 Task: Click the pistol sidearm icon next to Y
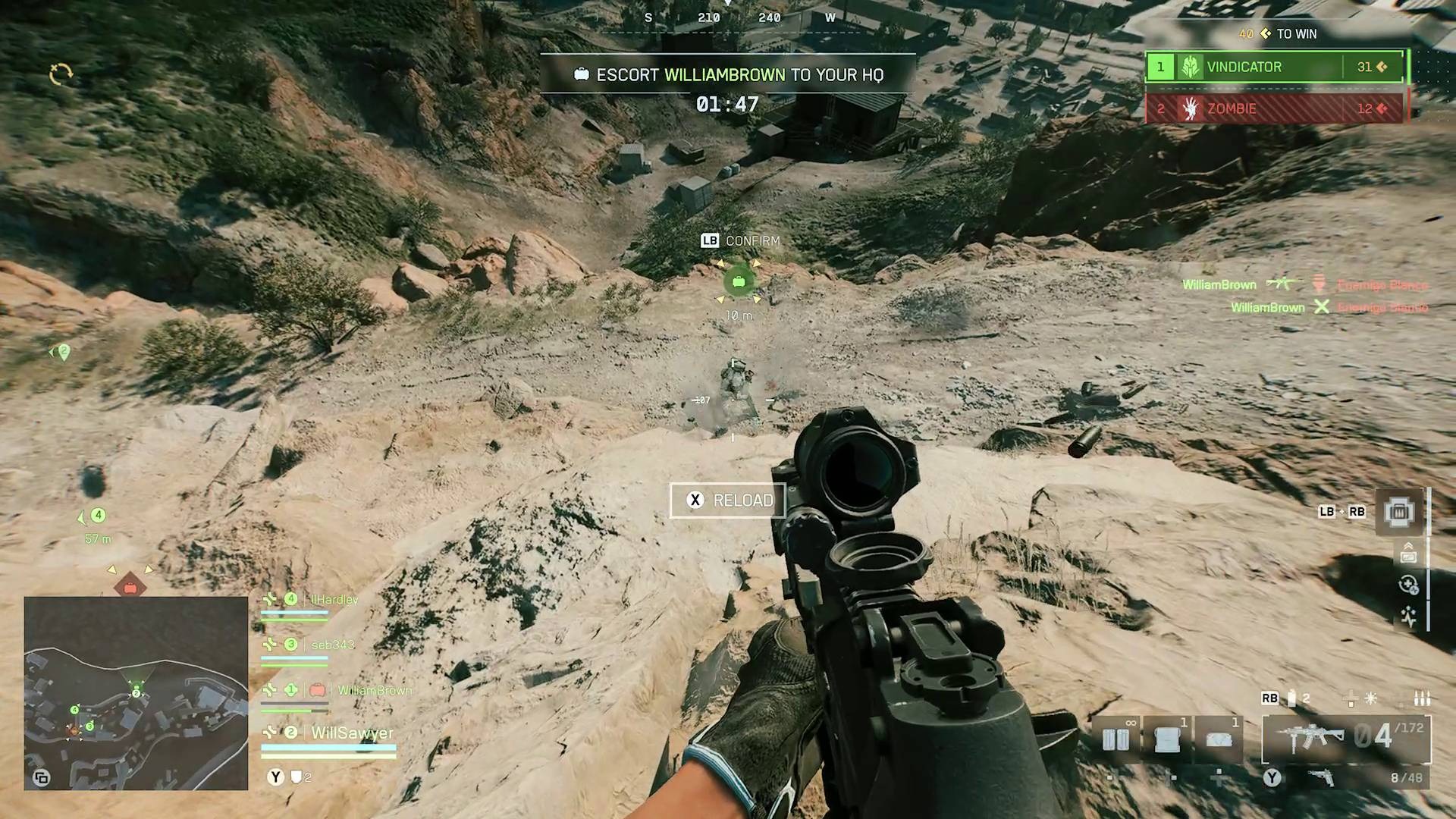1319,778
